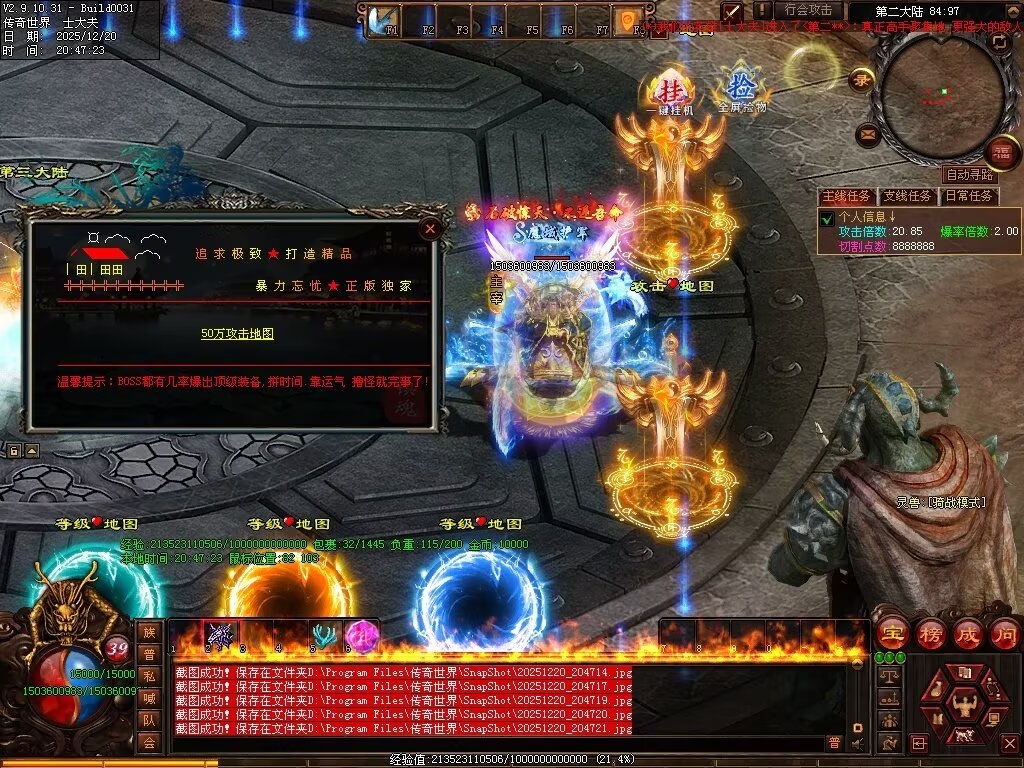Click the 自动寻路 auto-pathfinding button
This screenshot has height=768, width=1024.
click(x=969, y=175)
